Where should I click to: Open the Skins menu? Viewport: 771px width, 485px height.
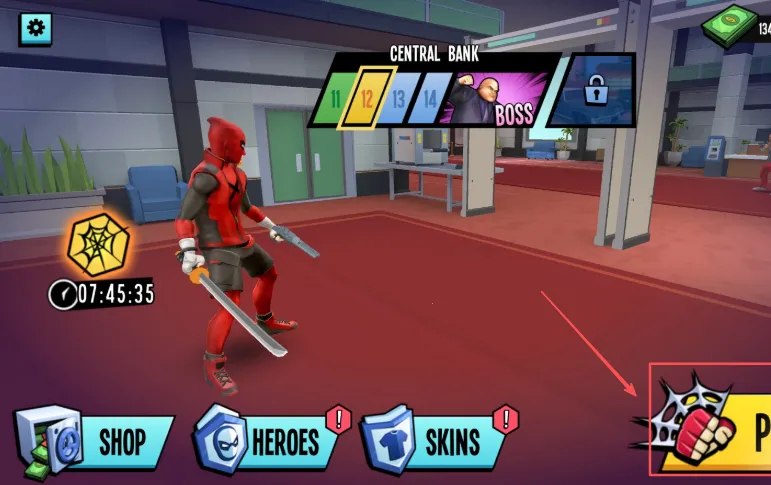coord(437,441)
